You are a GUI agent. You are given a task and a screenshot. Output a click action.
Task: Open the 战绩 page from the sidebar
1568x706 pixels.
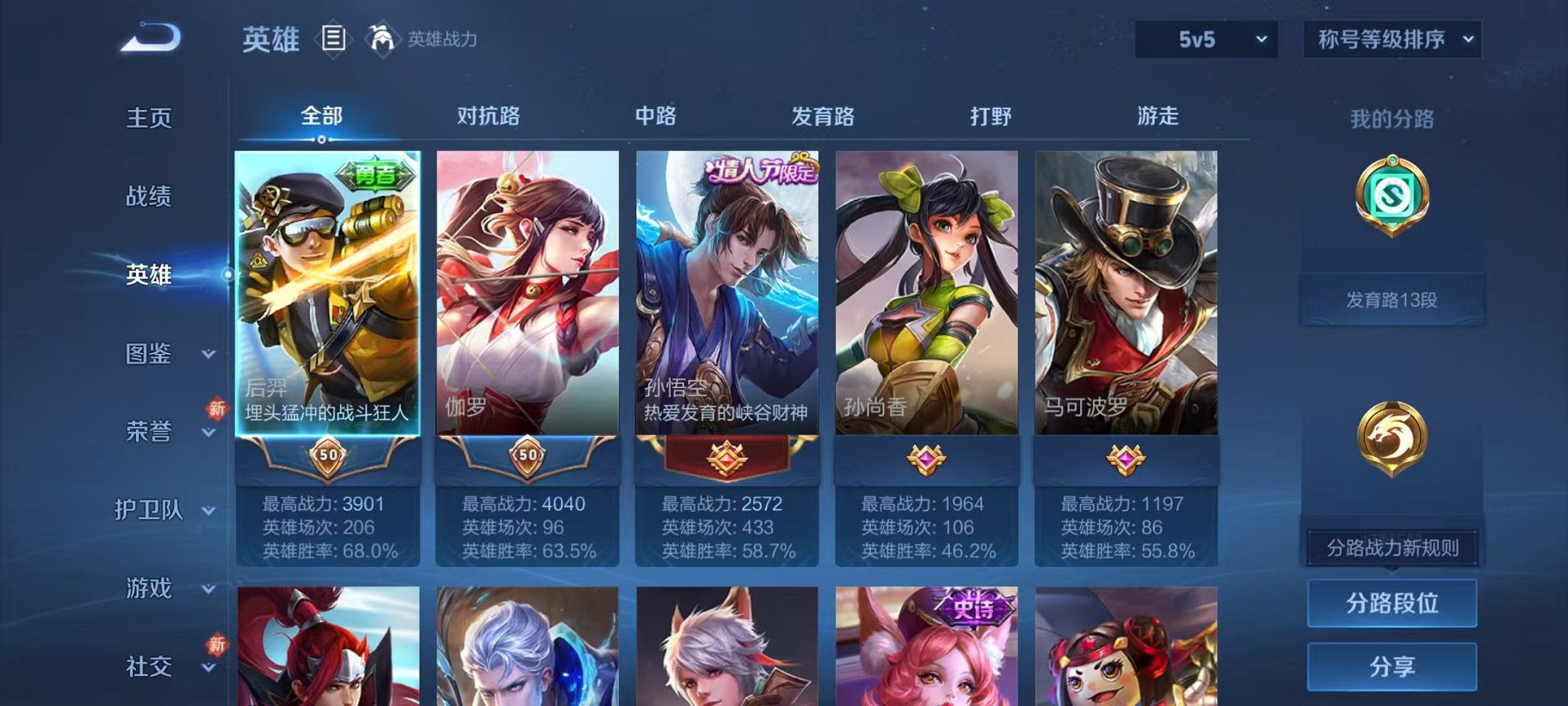point(150,197)
